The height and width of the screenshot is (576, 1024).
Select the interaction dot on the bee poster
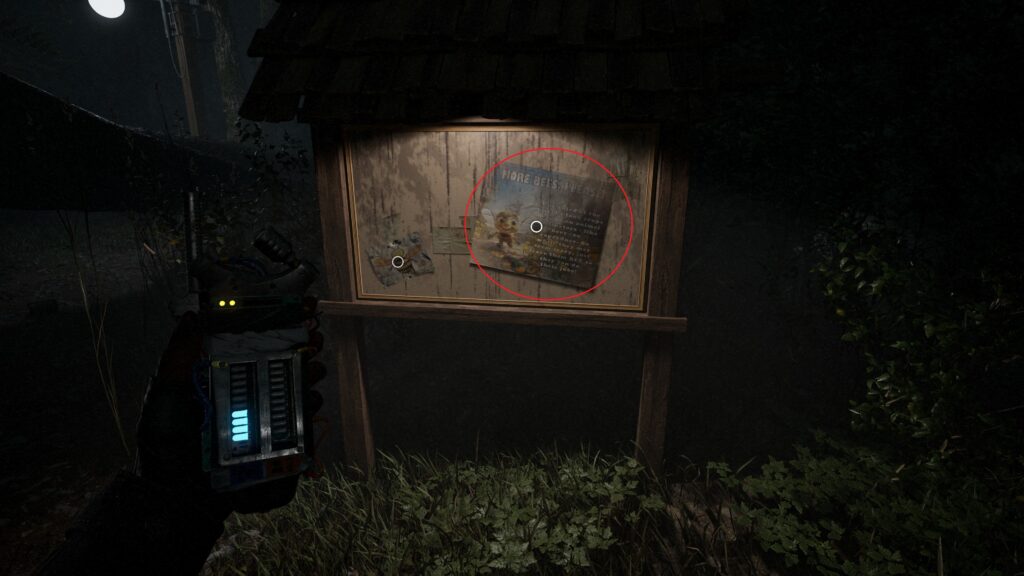click(536, 227)
